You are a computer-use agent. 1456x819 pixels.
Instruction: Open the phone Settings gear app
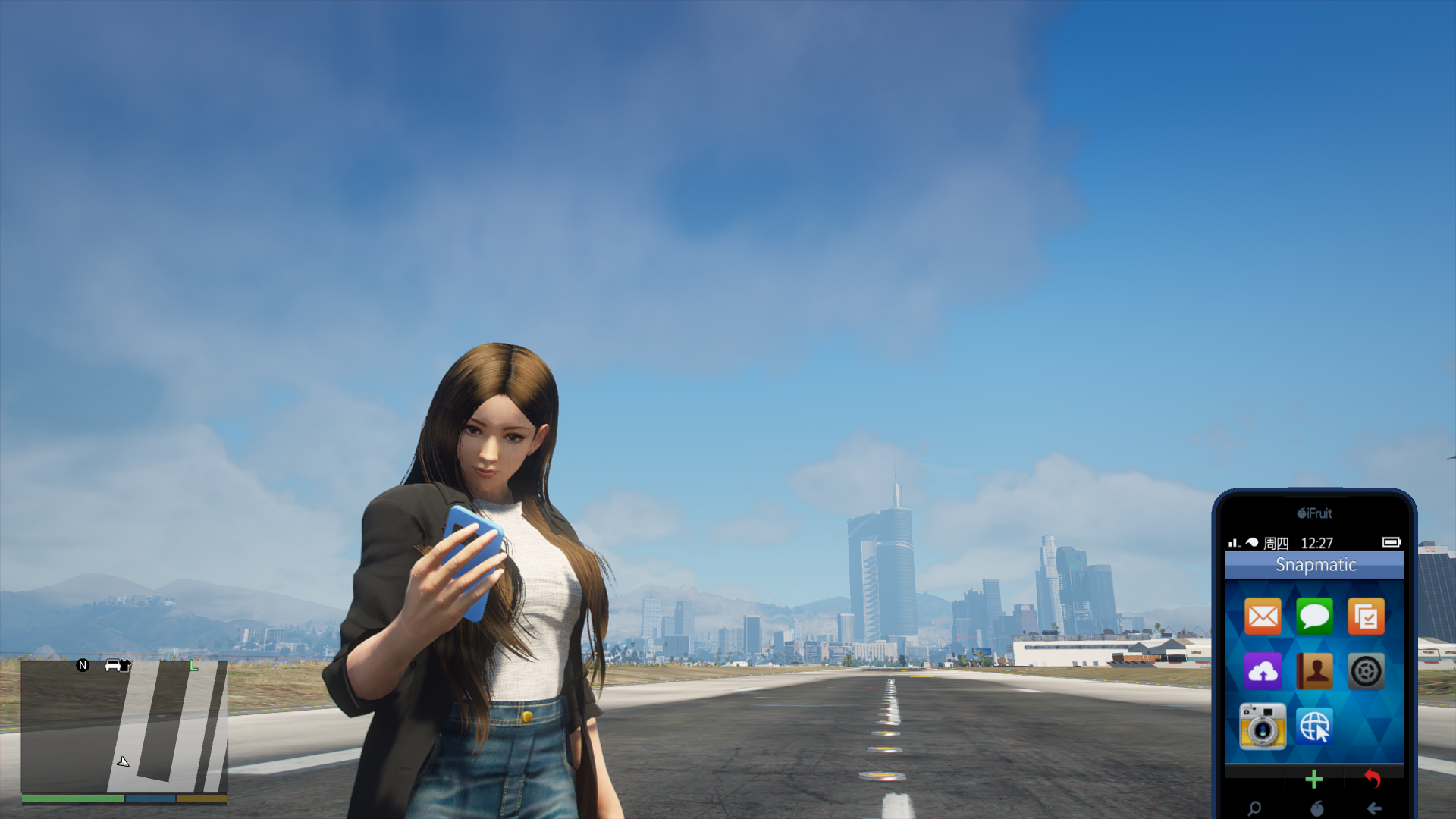(1366, 671)
